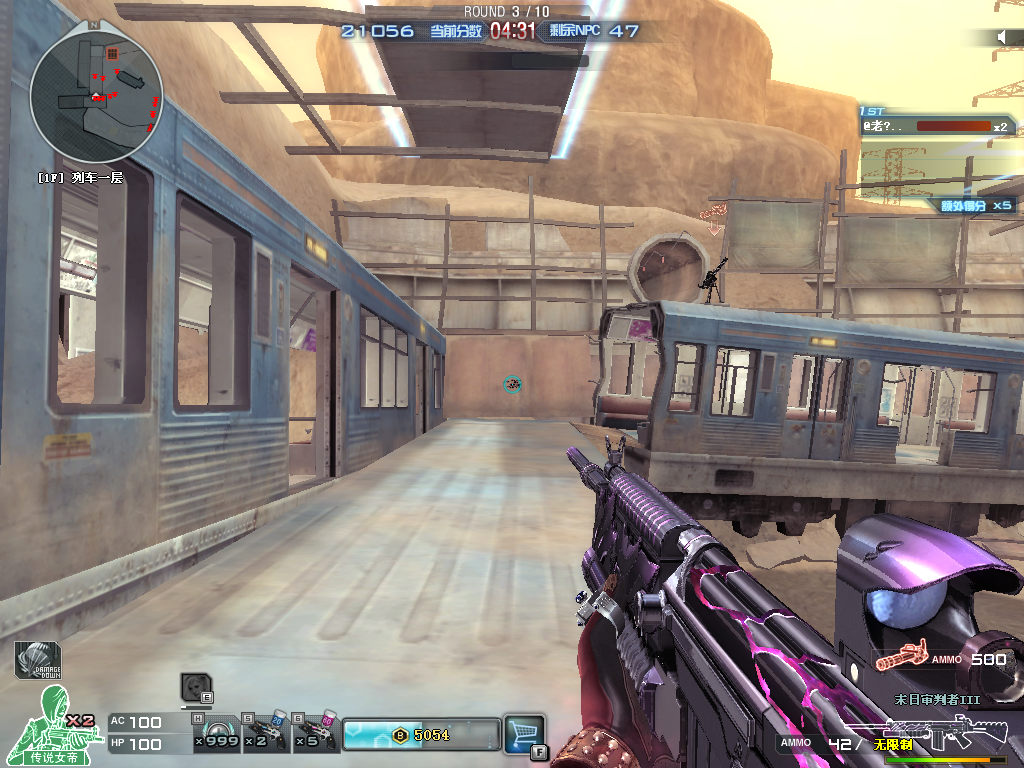This screenshot has width=1024, height=768.
Task: Toggle the speaker sound icon
Action: click(x=1003, y=37)
